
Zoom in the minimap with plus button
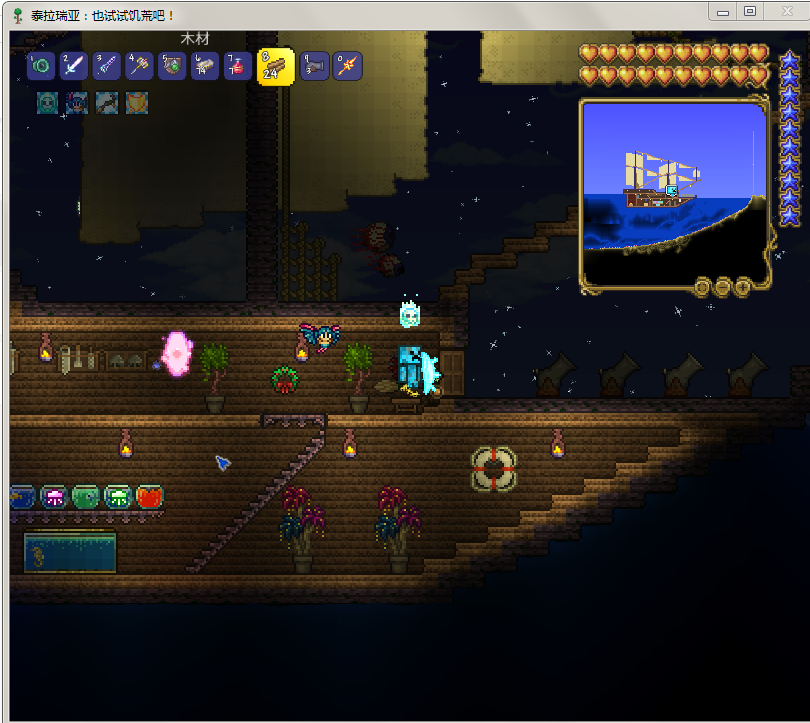(743, 287)
